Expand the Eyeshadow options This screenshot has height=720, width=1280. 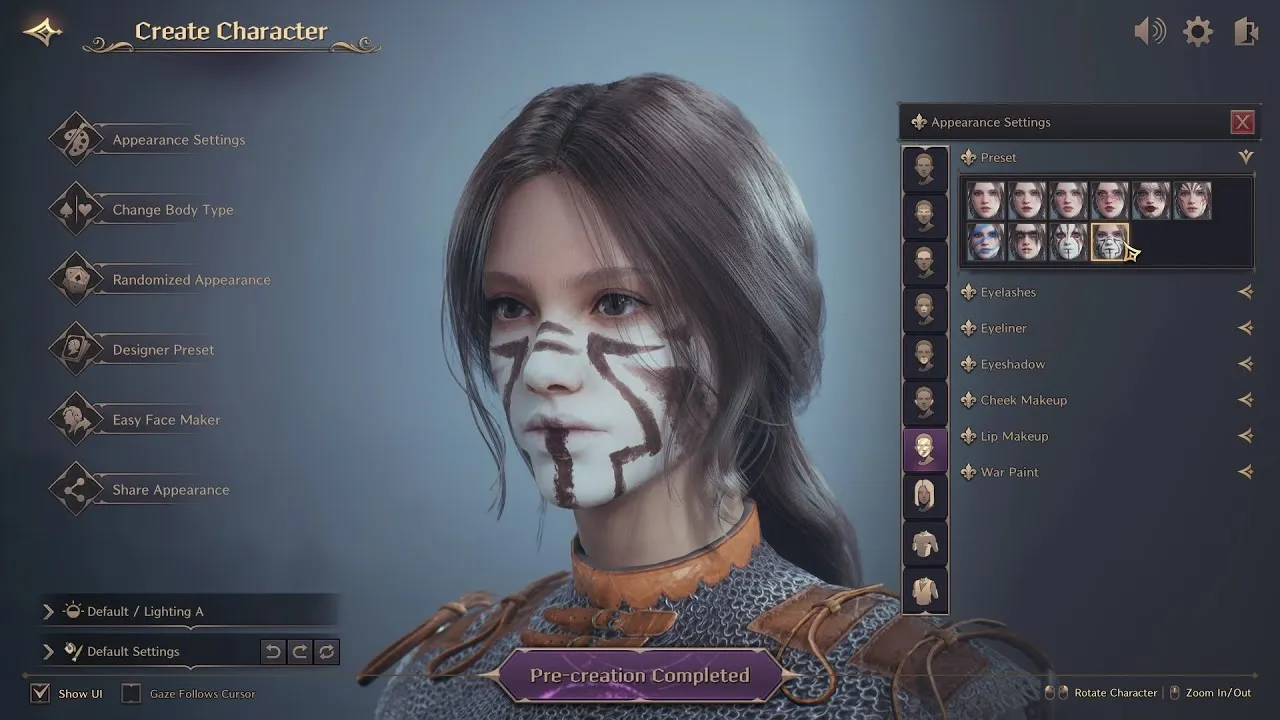(1245, 364)
